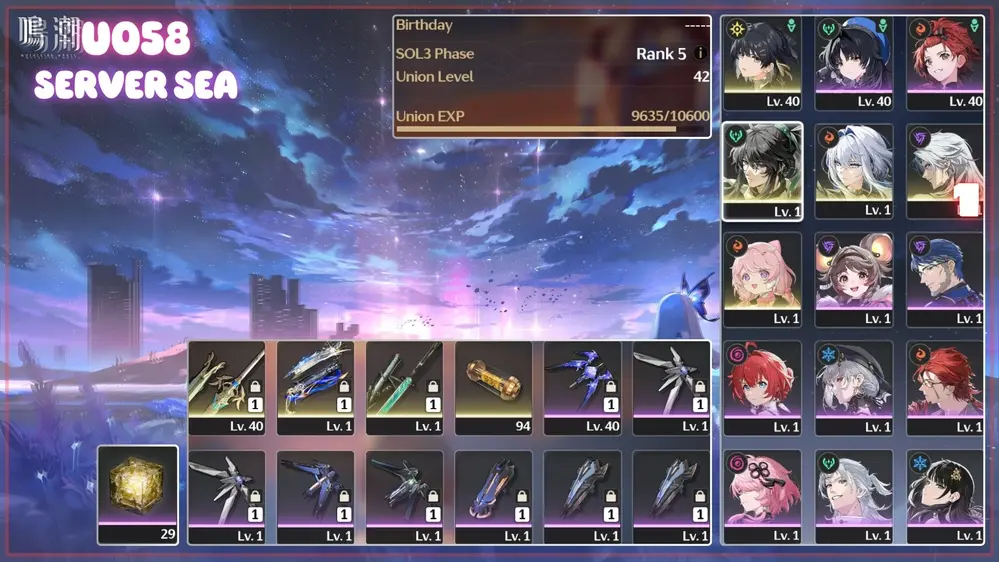Select the golden tube item with count 94

pyautogui.click(x=493, y=385)
